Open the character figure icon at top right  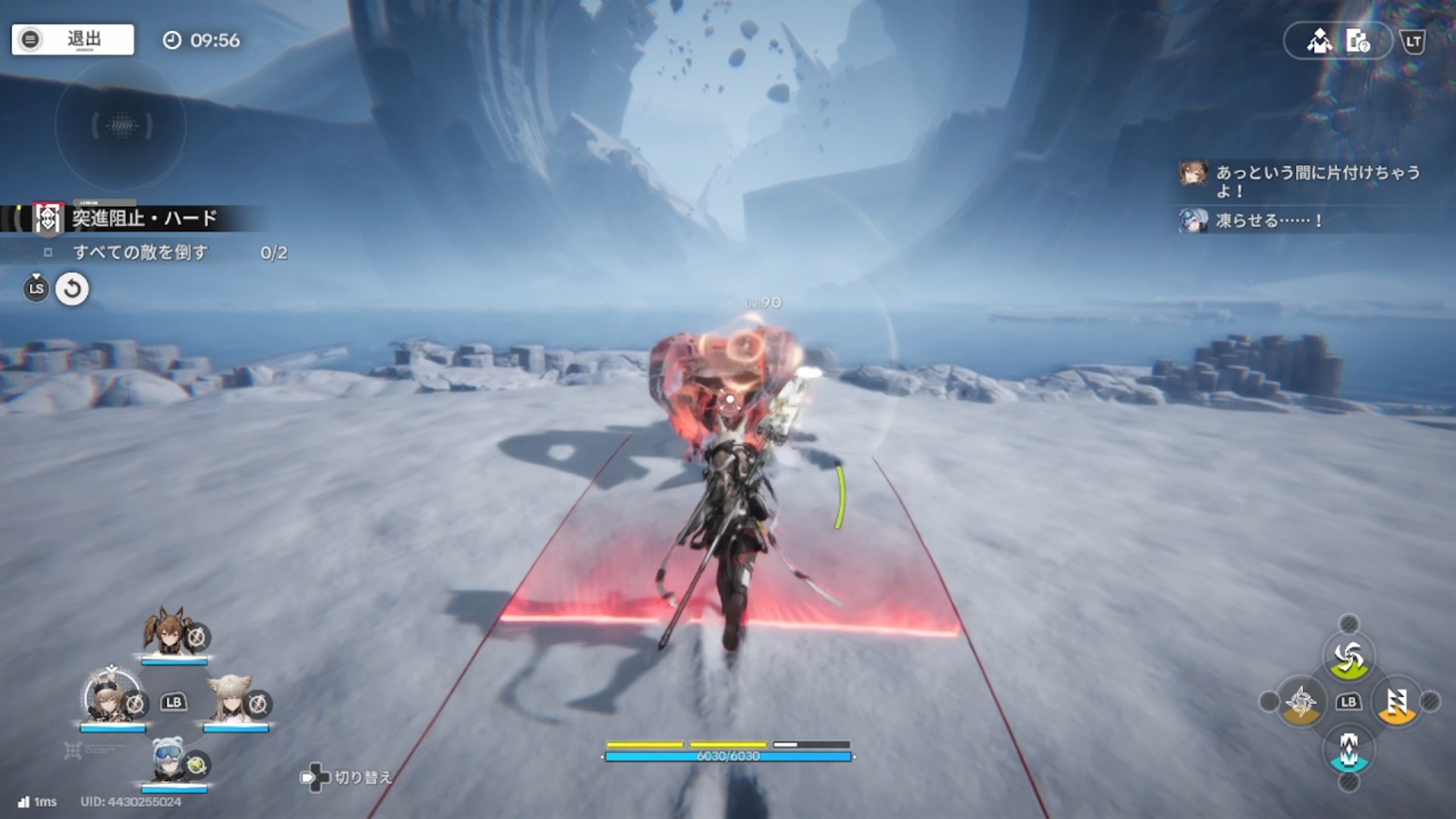point(1319,41)
